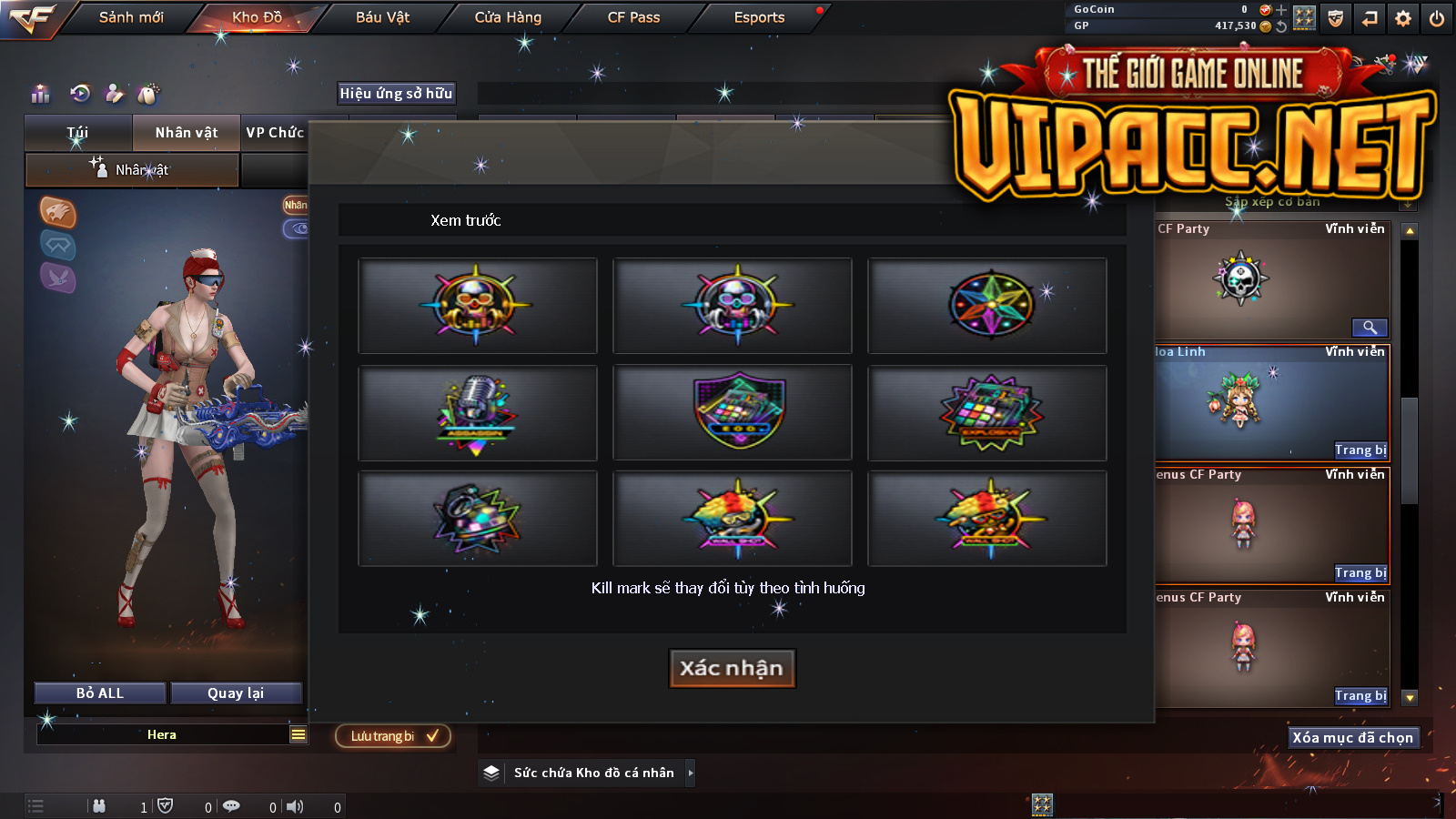Viewport: 1456px width, 819px height.
Task: Expand Sức chứa Kho đồ cá nhân
Action: click(x=691, y=773)
